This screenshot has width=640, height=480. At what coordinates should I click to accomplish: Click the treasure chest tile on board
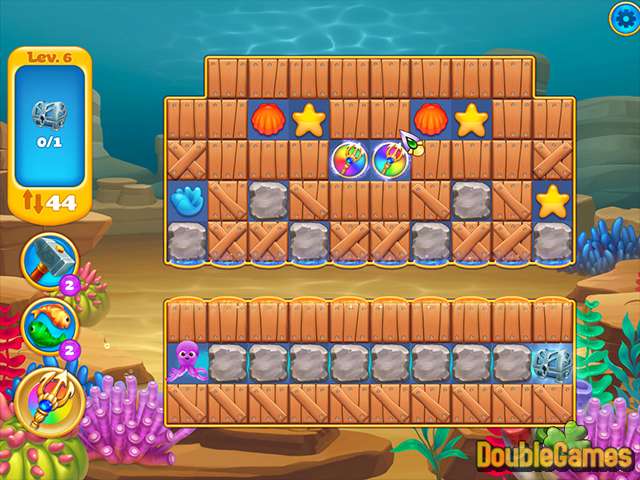pyautogui.click(x=552, y=360)
